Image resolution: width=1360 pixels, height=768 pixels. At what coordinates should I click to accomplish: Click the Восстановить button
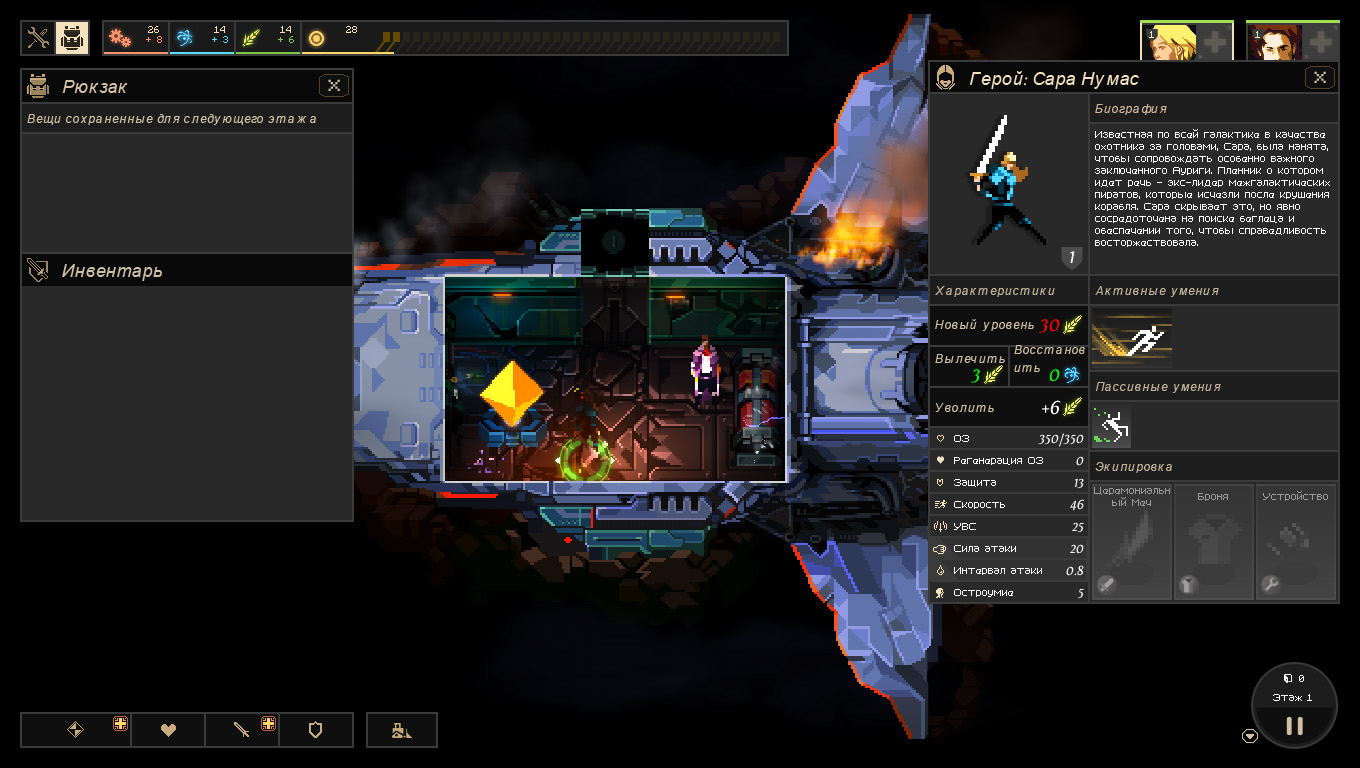coord(1048,364)
